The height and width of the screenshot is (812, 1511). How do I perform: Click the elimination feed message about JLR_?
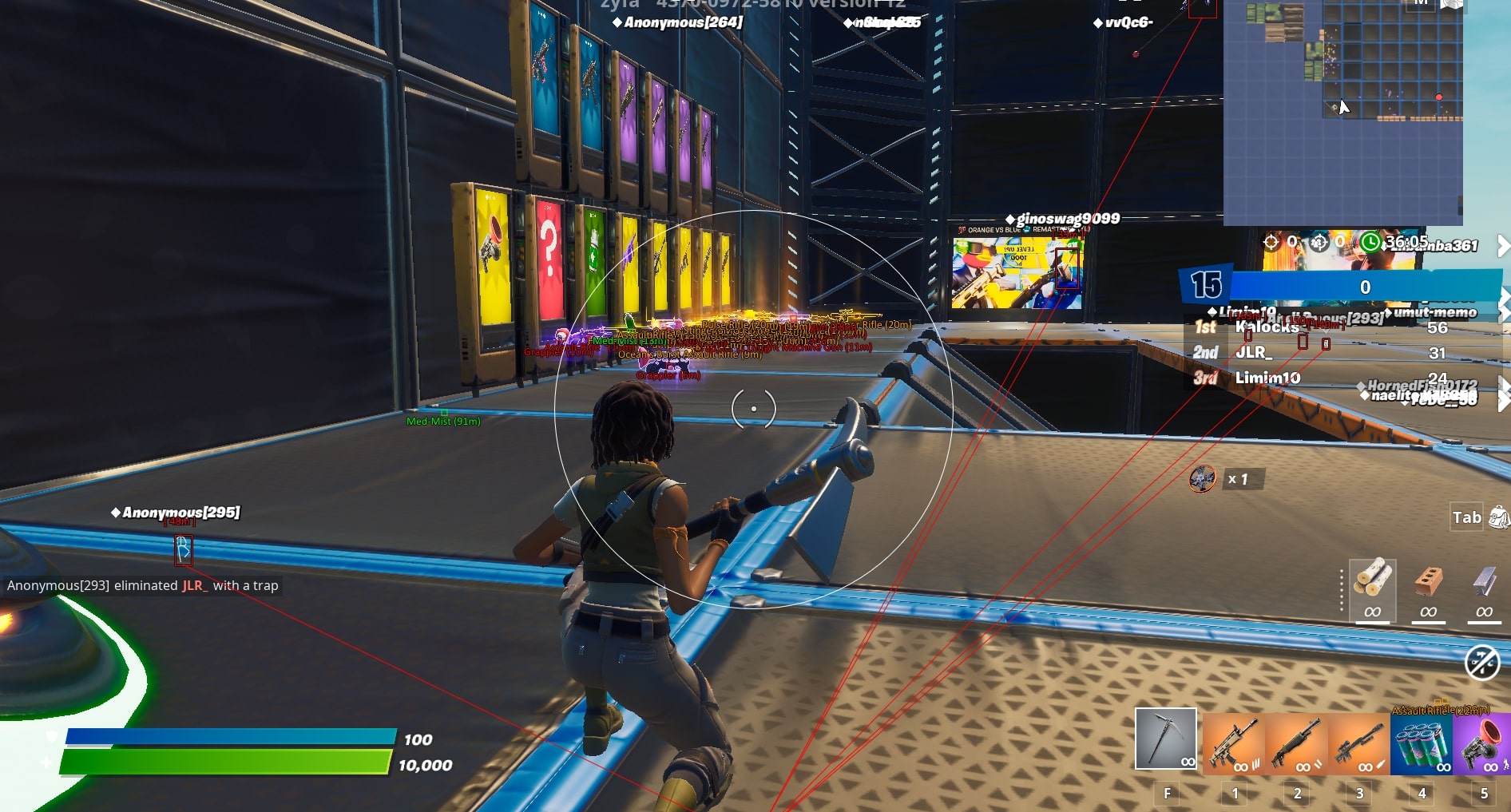point(143,585)
